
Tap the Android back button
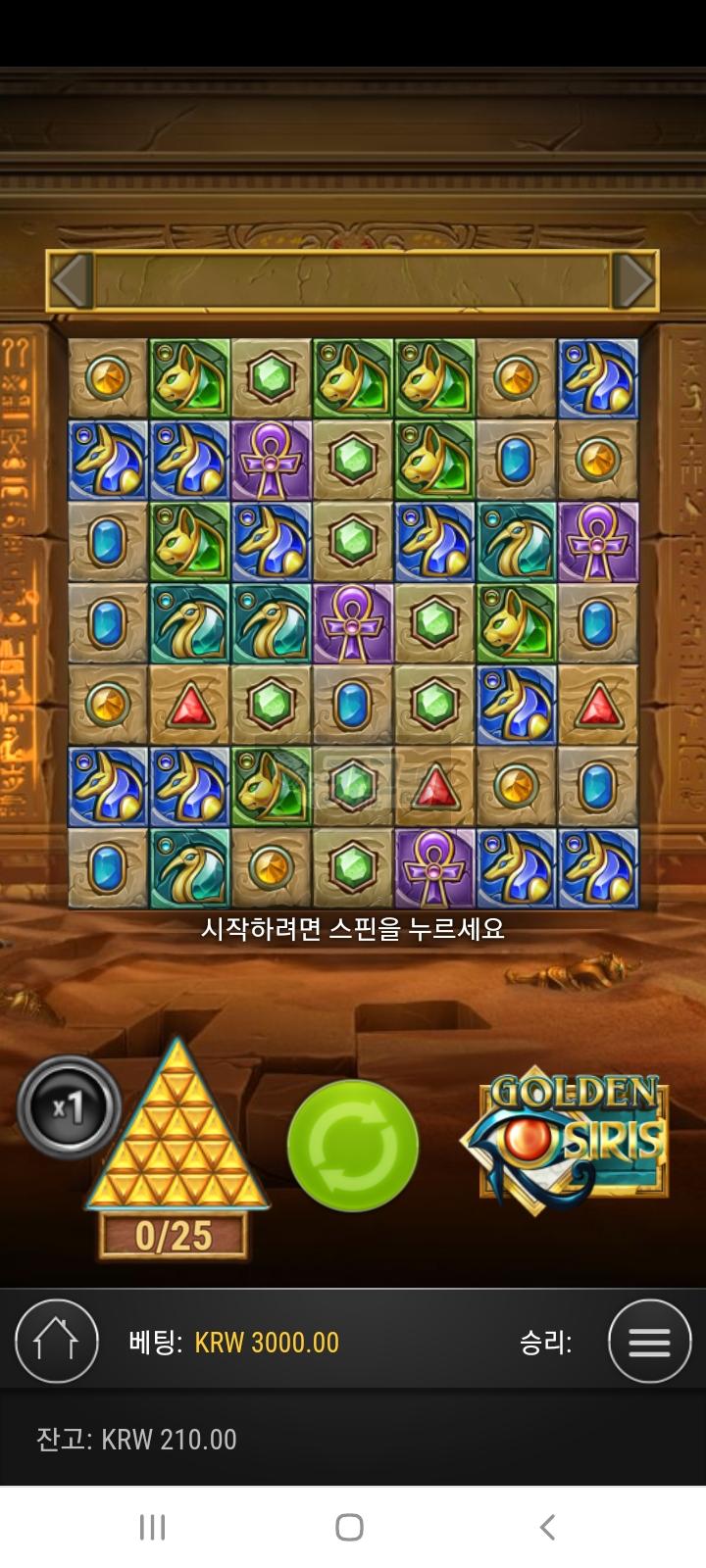[548, 1527]
